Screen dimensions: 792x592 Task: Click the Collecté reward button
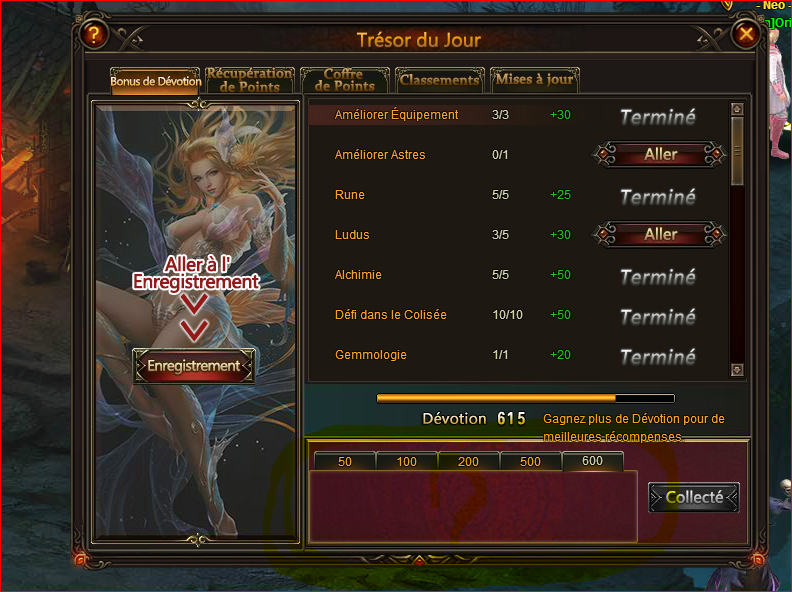tap(694, 497)
